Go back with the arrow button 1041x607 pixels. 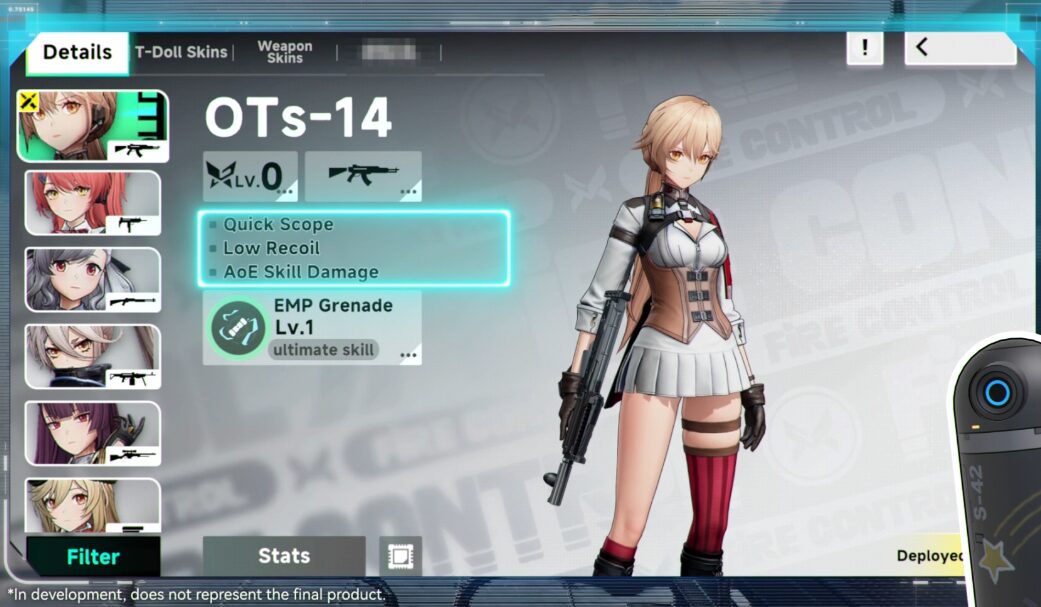959,47
